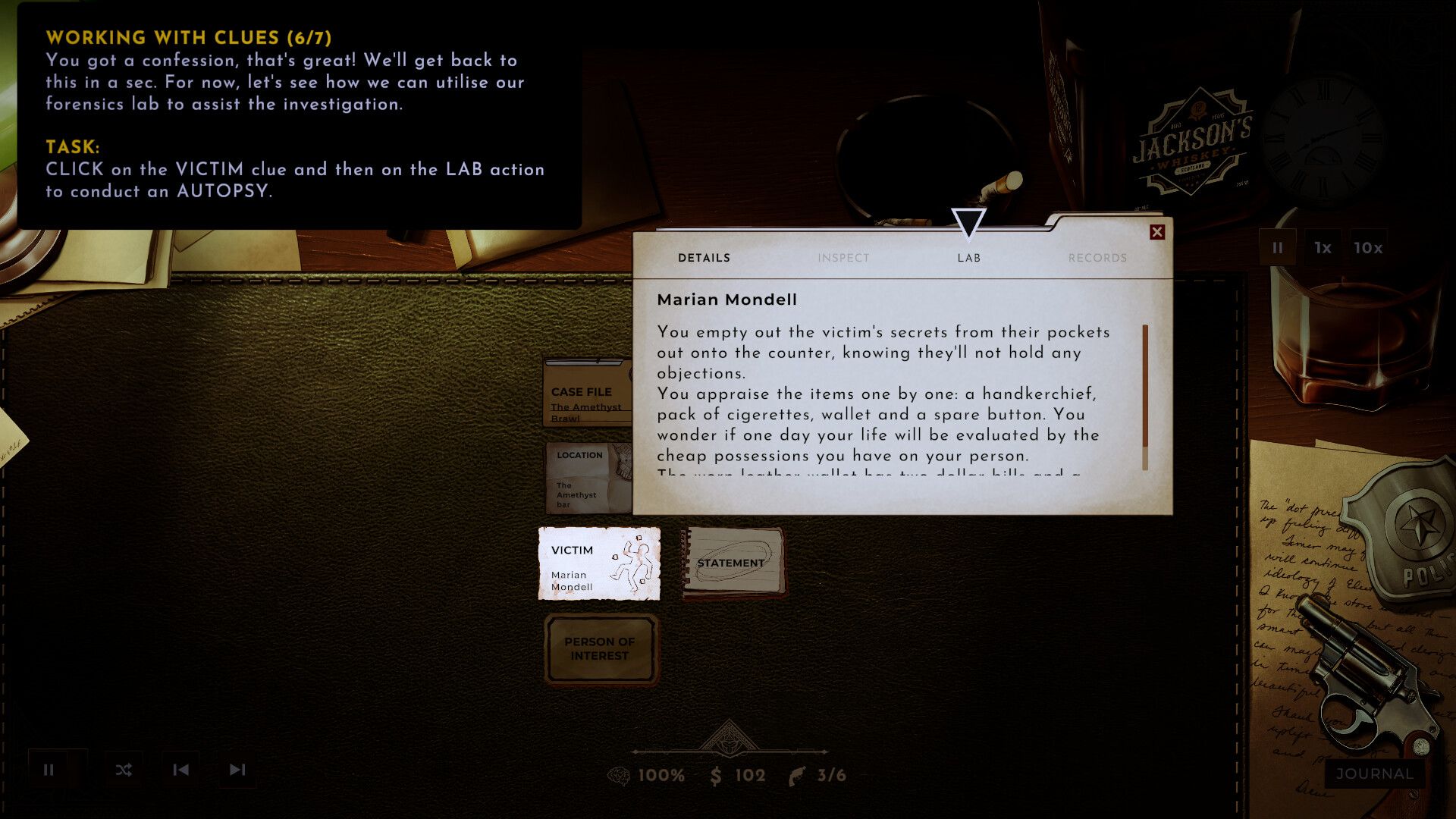Enable 1x game speed

pos(1323,247)
